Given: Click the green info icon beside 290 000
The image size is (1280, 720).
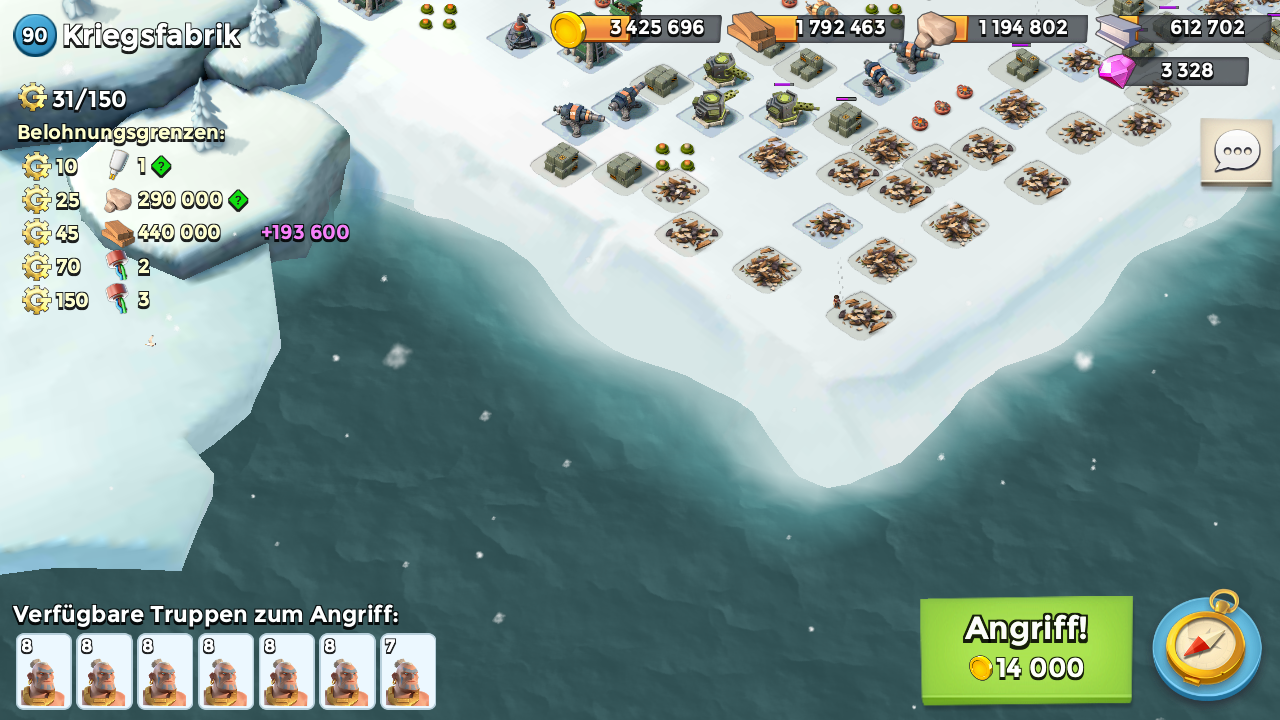Looking at the screenshot, I should coord(238,200).
